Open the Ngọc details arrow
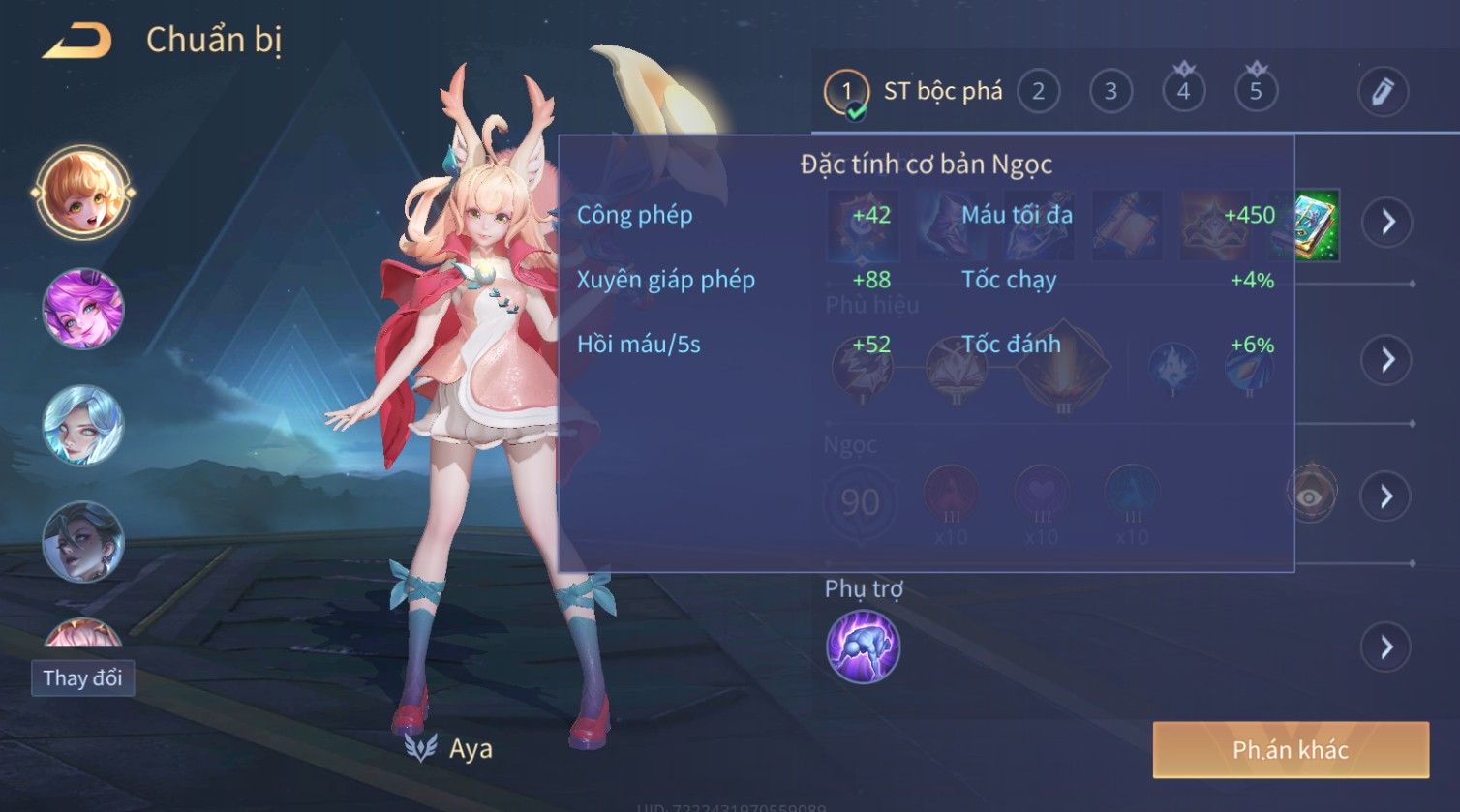This screenshot has height=812, width=1460. tap(1387, 496)
